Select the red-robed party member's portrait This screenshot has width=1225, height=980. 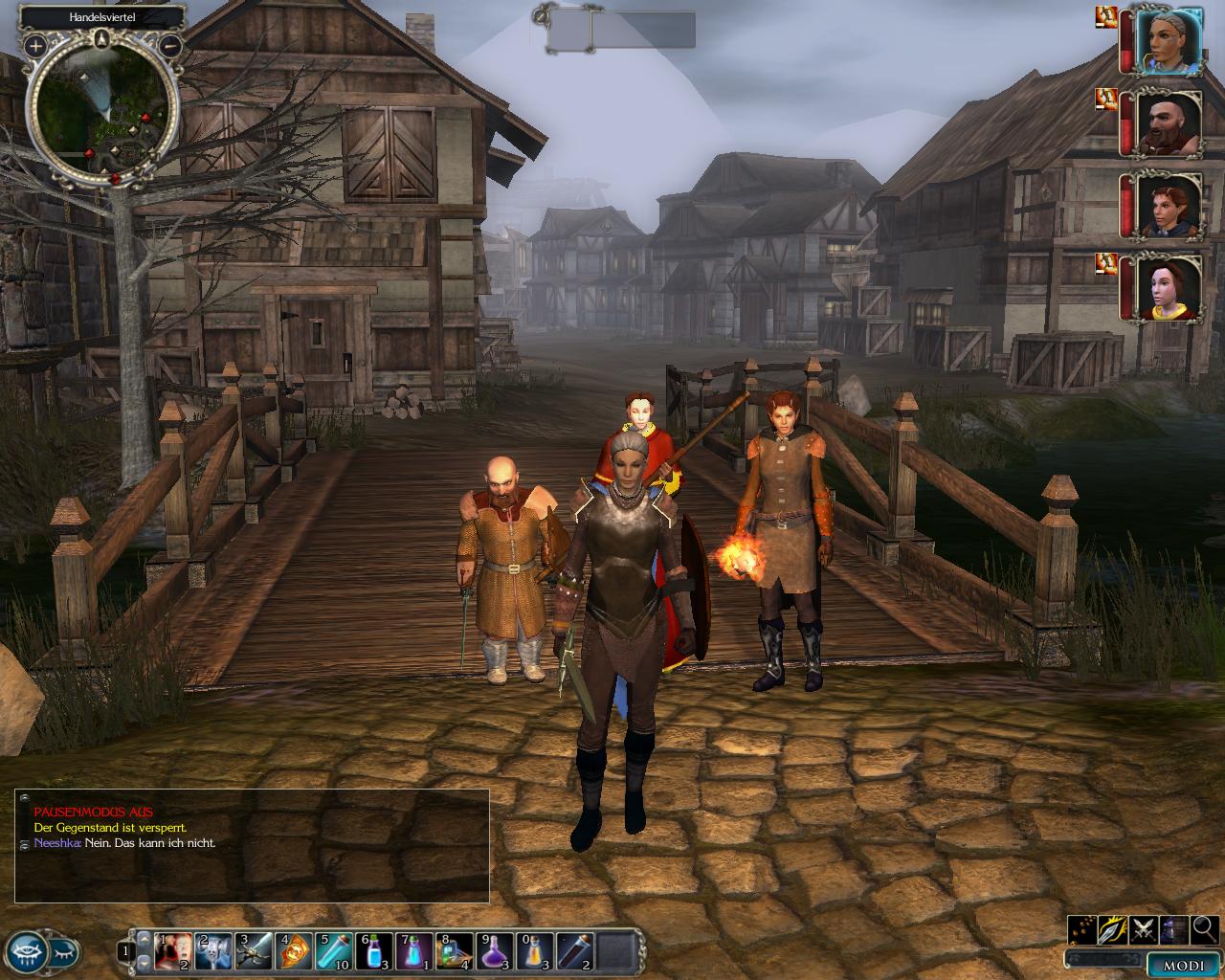tap(1168, 288)
